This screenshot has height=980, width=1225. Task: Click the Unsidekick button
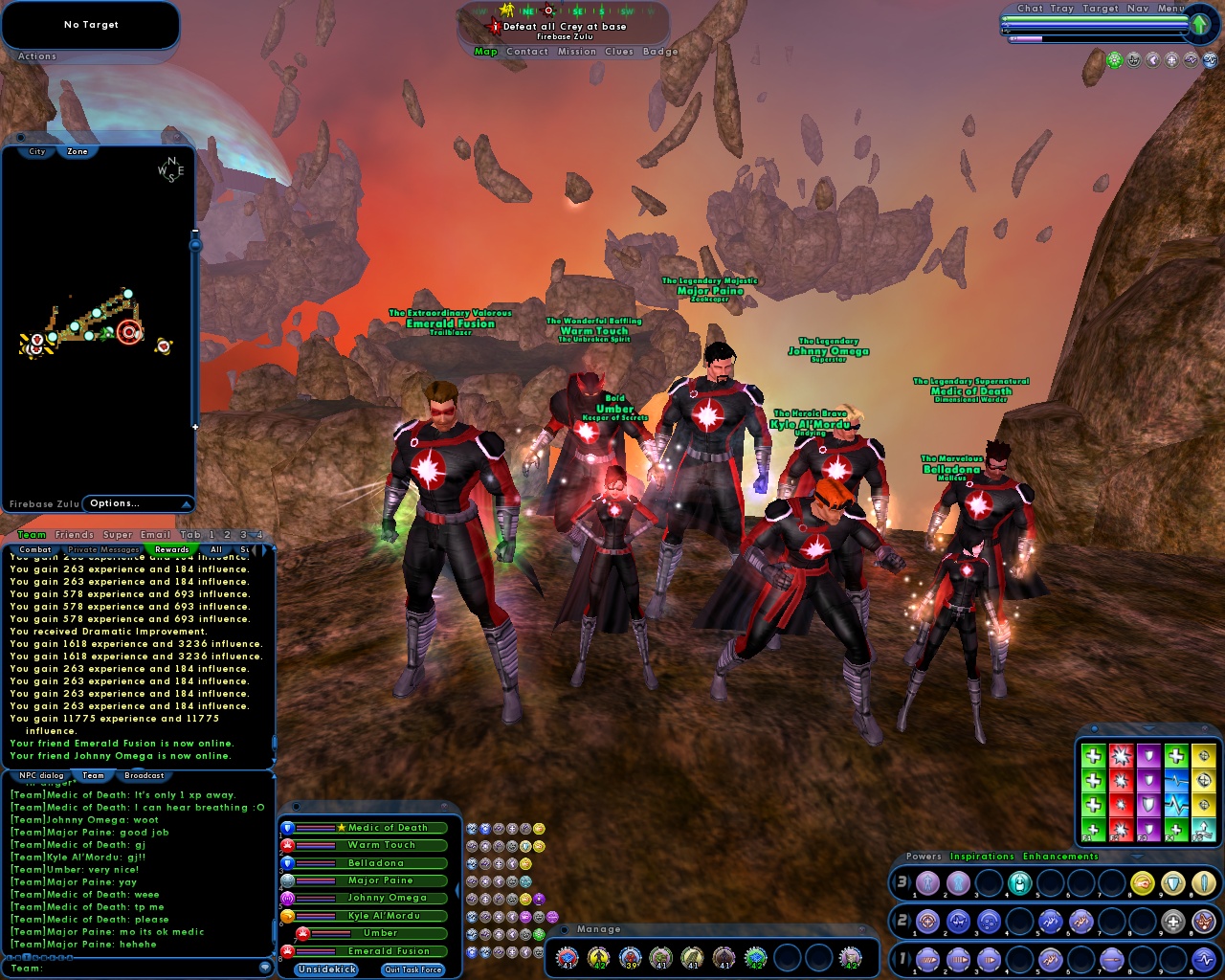325,969
